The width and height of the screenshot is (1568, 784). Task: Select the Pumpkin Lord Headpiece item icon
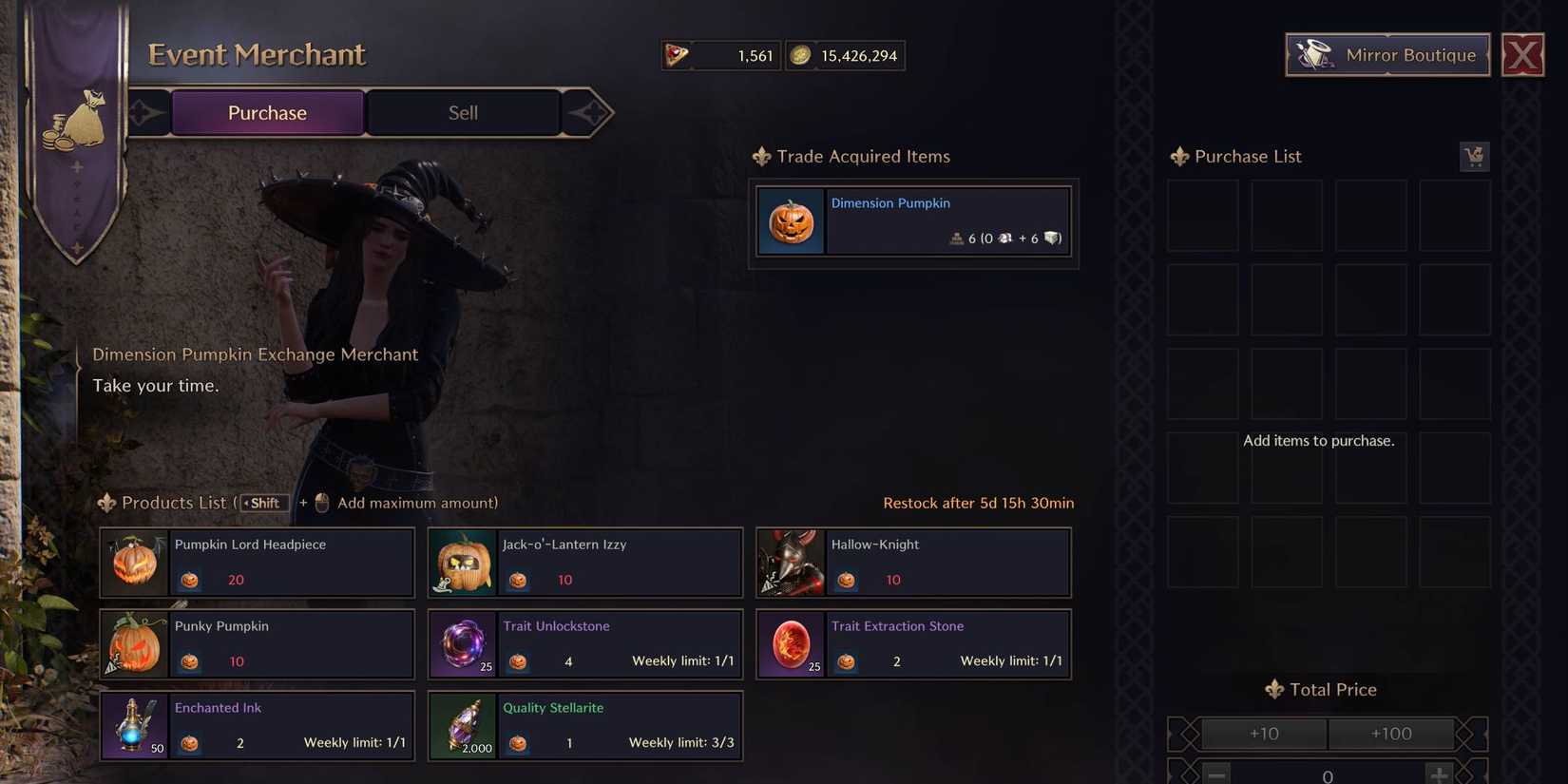tap(135, 562)
